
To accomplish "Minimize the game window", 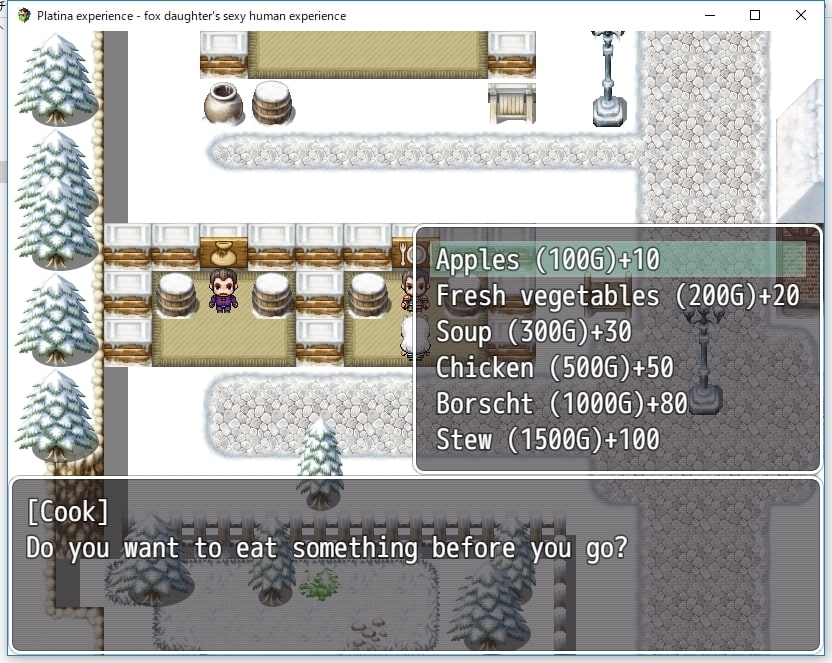I will point(709,15).
